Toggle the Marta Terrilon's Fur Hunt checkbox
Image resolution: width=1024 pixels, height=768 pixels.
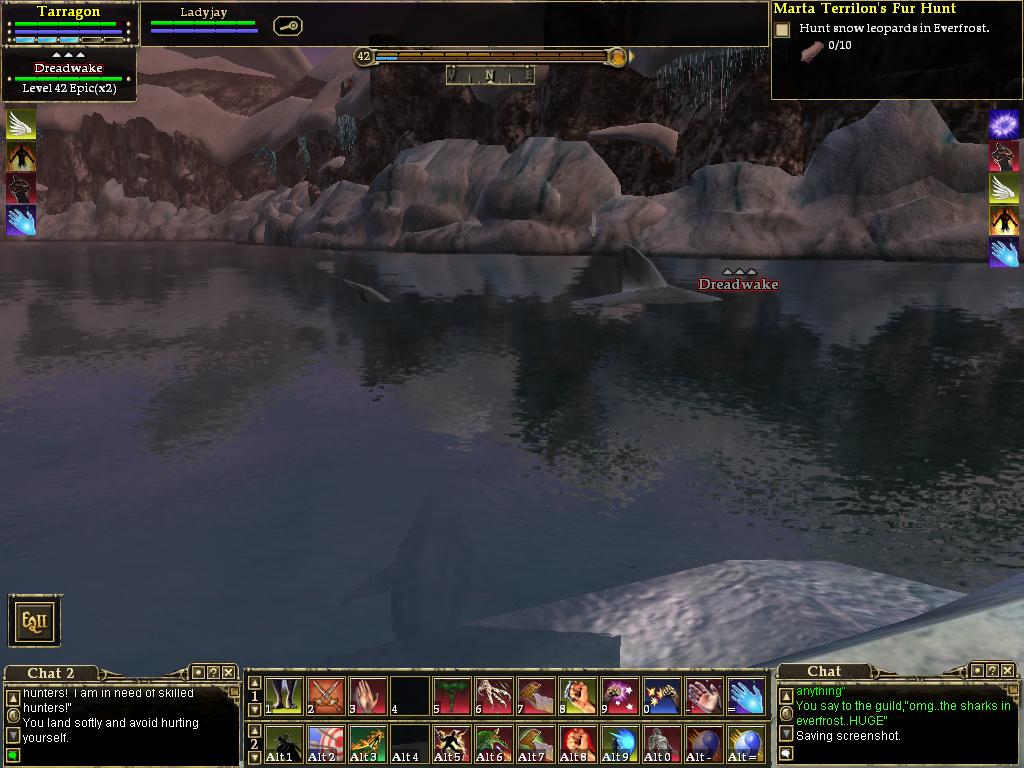[782, 30]
